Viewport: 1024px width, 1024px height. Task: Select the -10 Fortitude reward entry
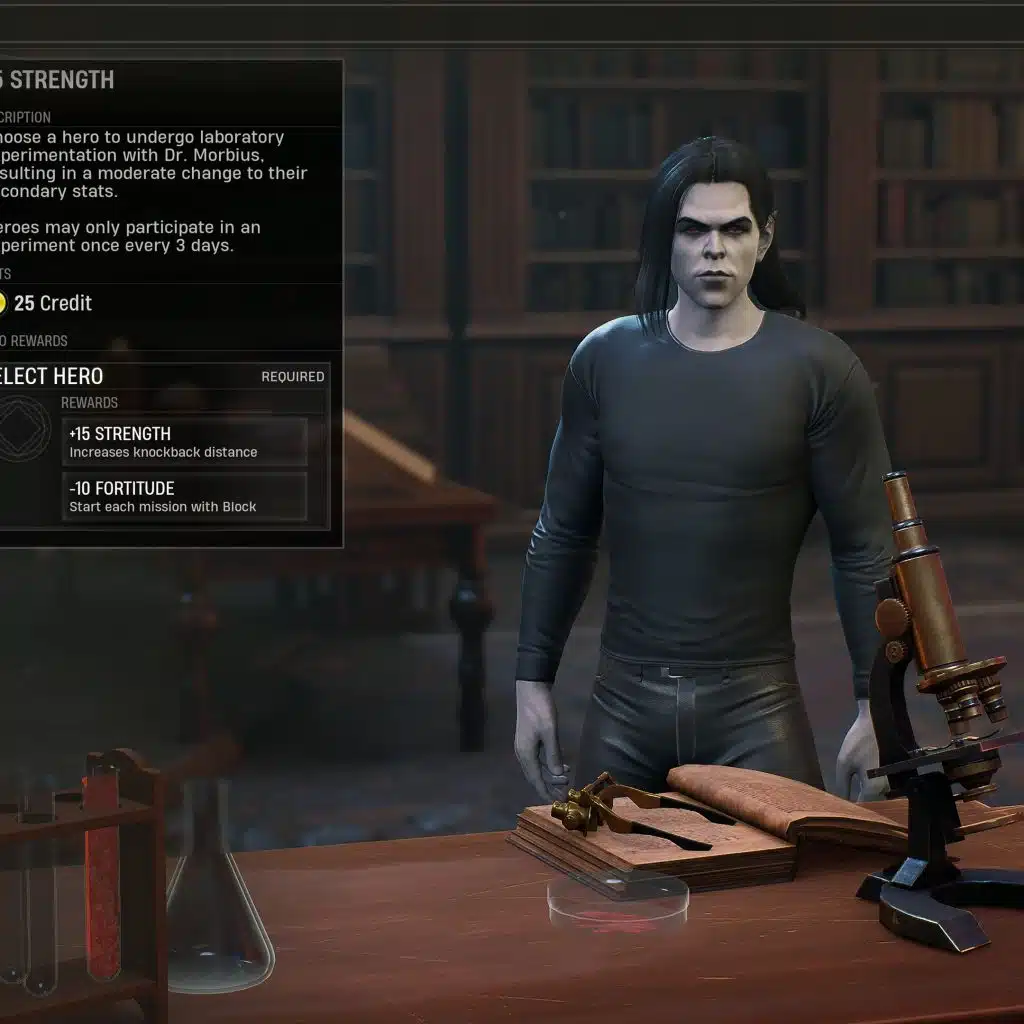pos(185,497)
